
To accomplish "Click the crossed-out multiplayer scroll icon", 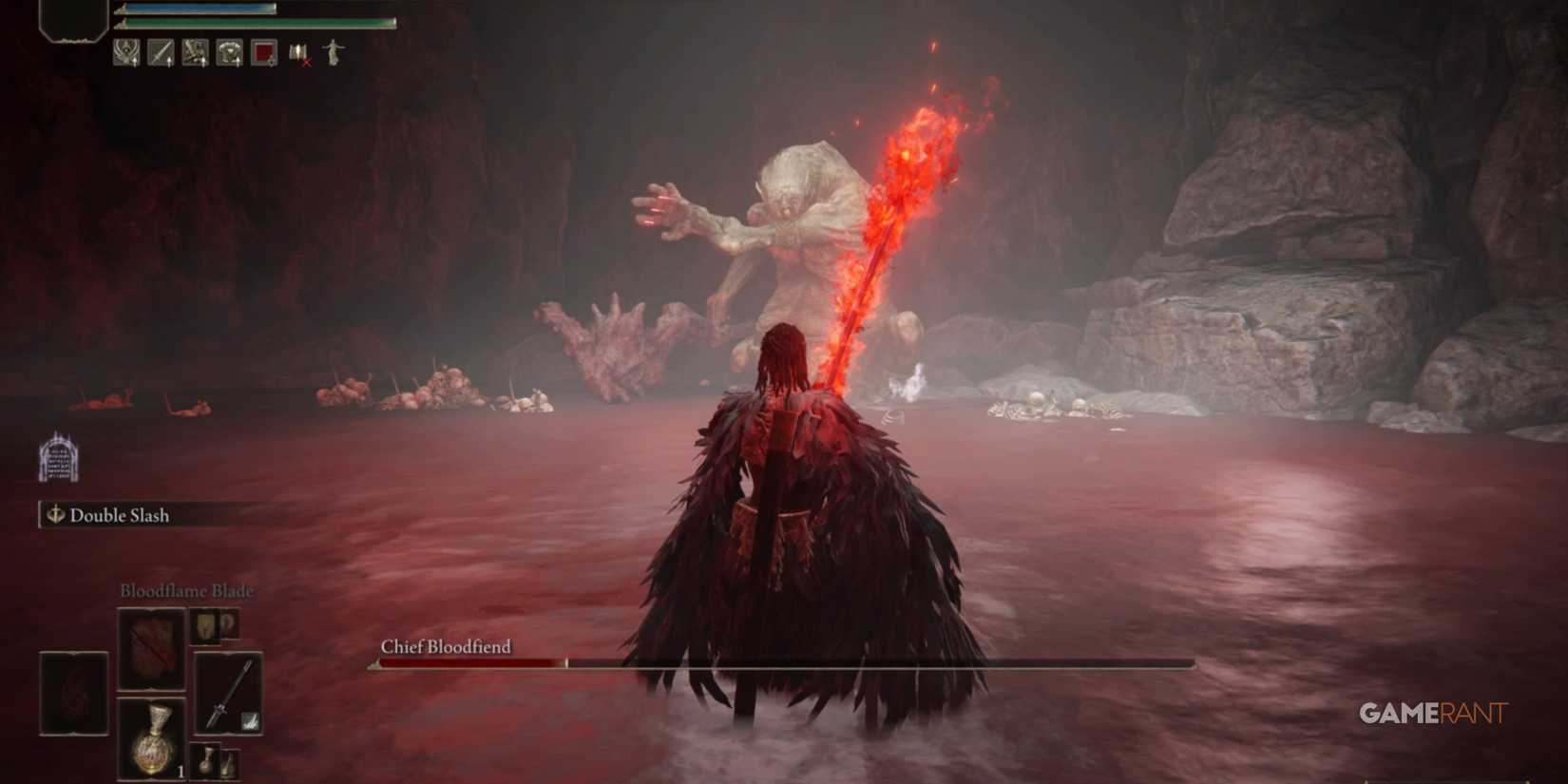I will click(298, 52).
